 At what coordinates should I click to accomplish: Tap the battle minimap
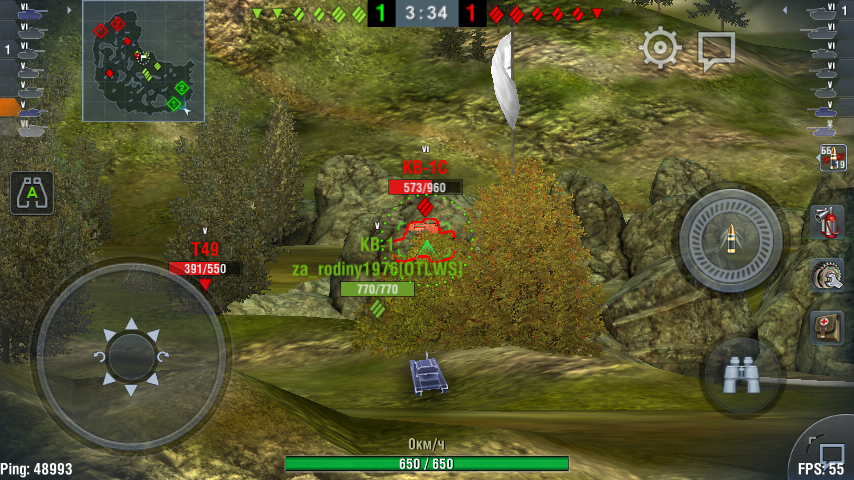pyautogui.click(x=143, y=61)
